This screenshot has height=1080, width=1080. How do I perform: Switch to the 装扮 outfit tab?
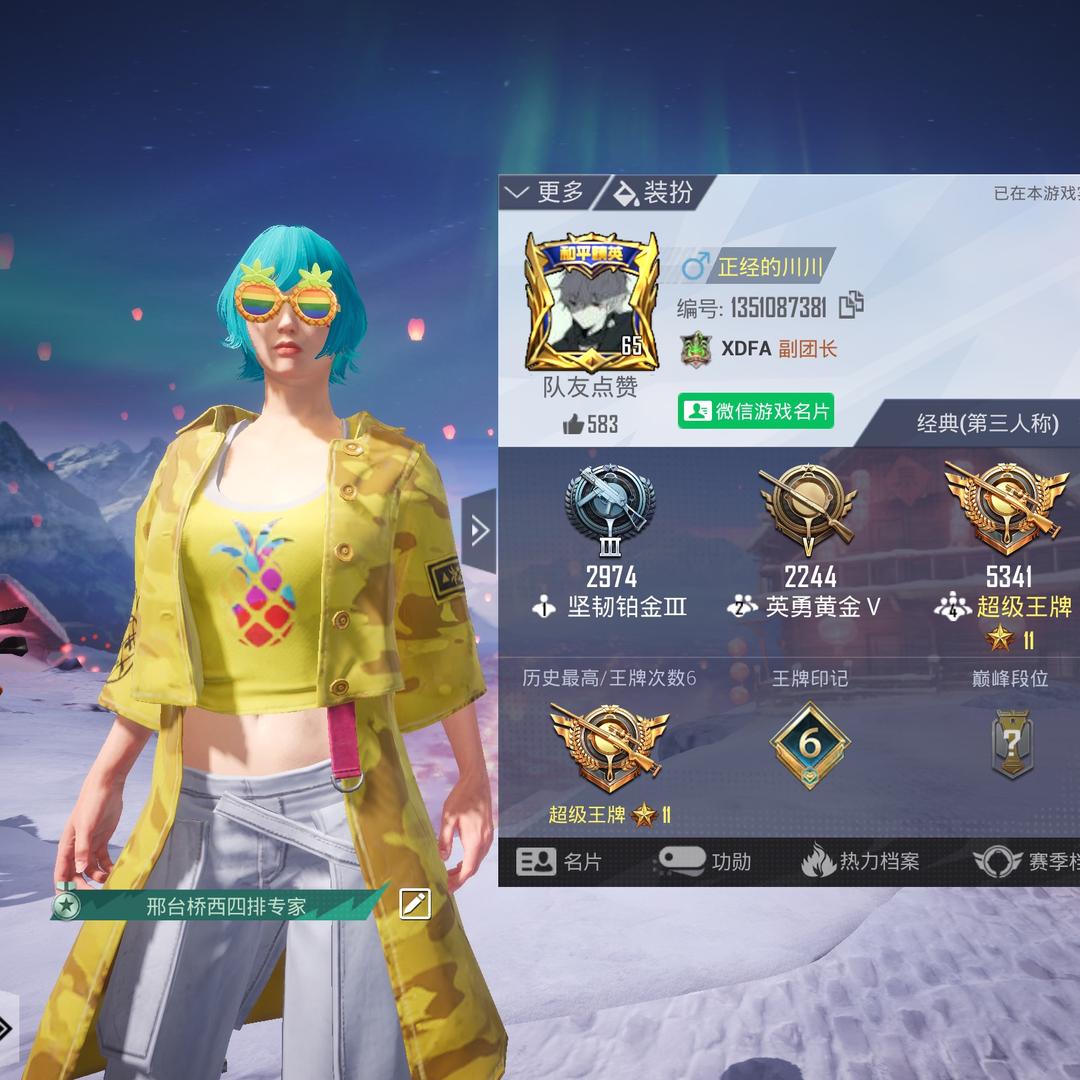pyautogui.click(x=654, y=192)
